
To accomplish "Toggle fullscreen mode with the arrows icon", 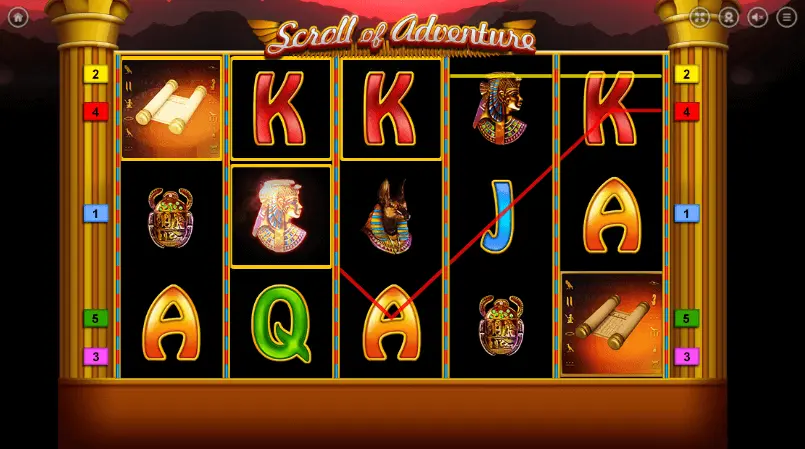I will 700,17.
